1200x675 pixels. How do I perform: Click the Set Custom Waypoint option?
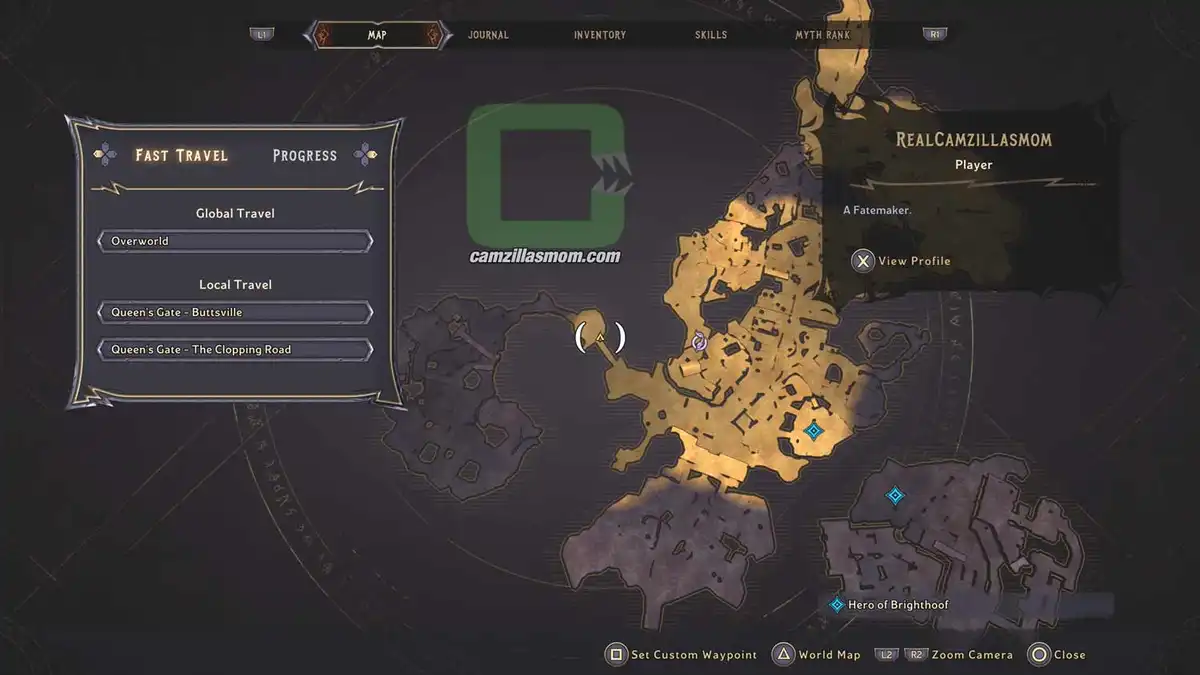click(682, 655)
